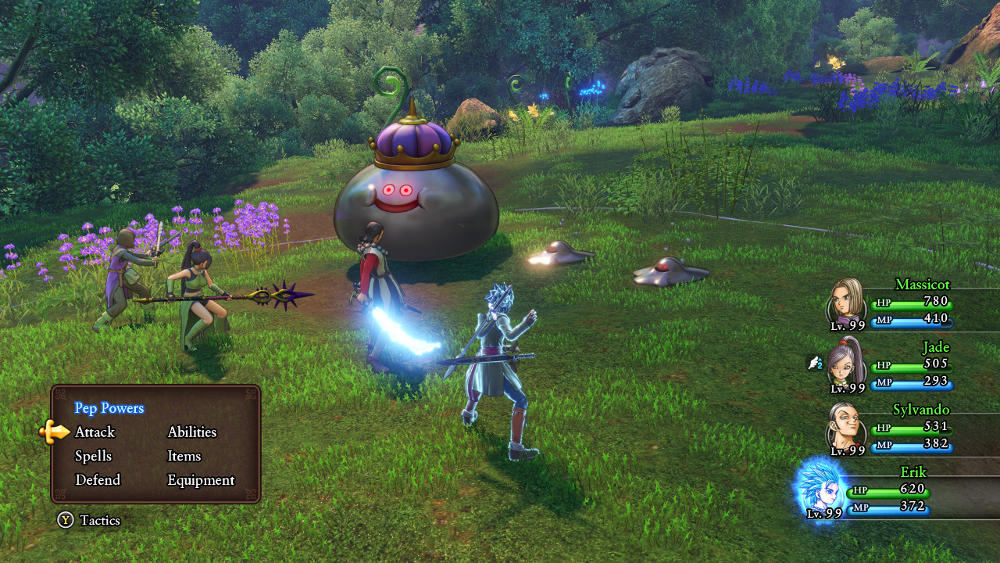Viewport: 1000px width, 563px height.
Task: Click Sylvando's character portrait
Action: [x=845, y=428]
